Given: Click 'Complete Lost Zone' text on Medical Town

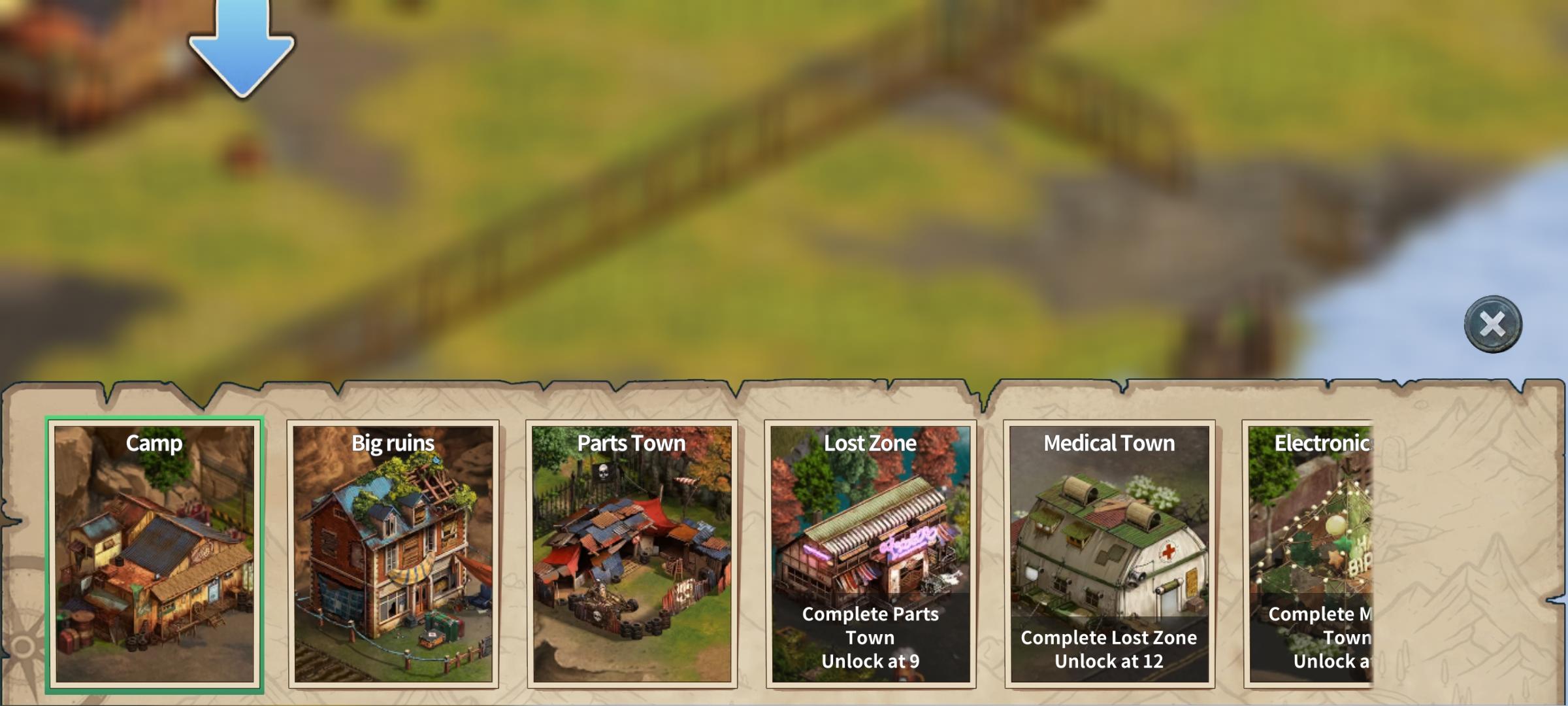Looking at the screenshot, I should [1108, 637].
